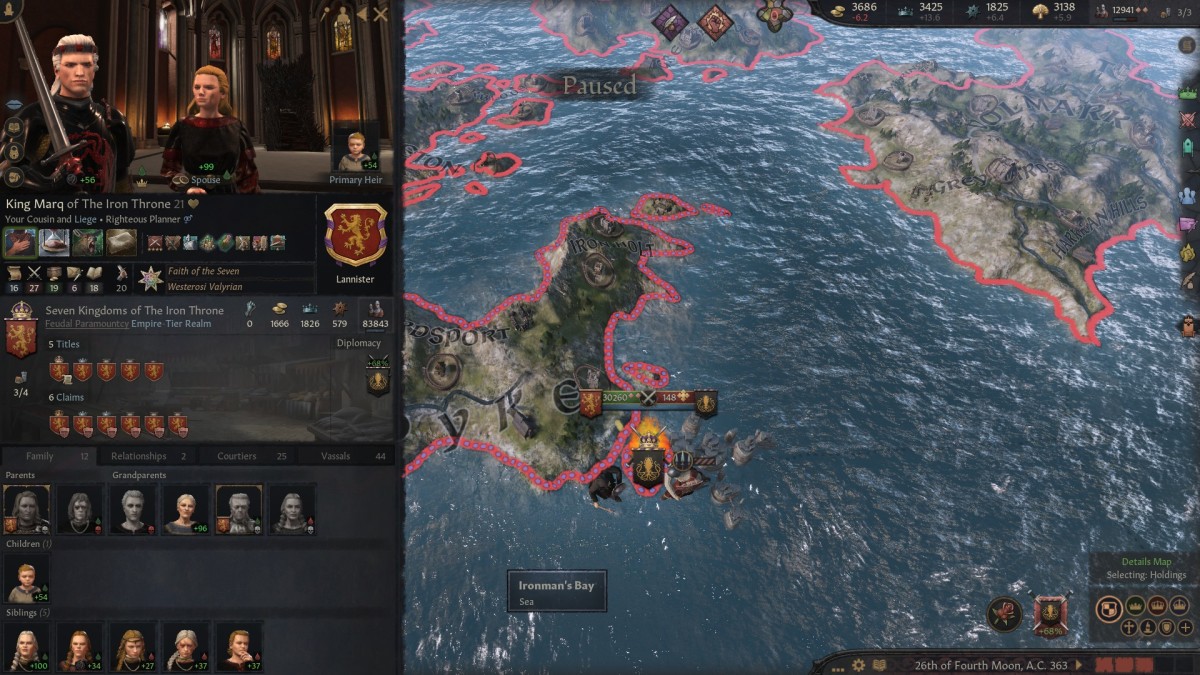The height and width of the screenshot is (675, 1200).
Task: Select the child portrait under Children
Action: click(x=26, y=579)
